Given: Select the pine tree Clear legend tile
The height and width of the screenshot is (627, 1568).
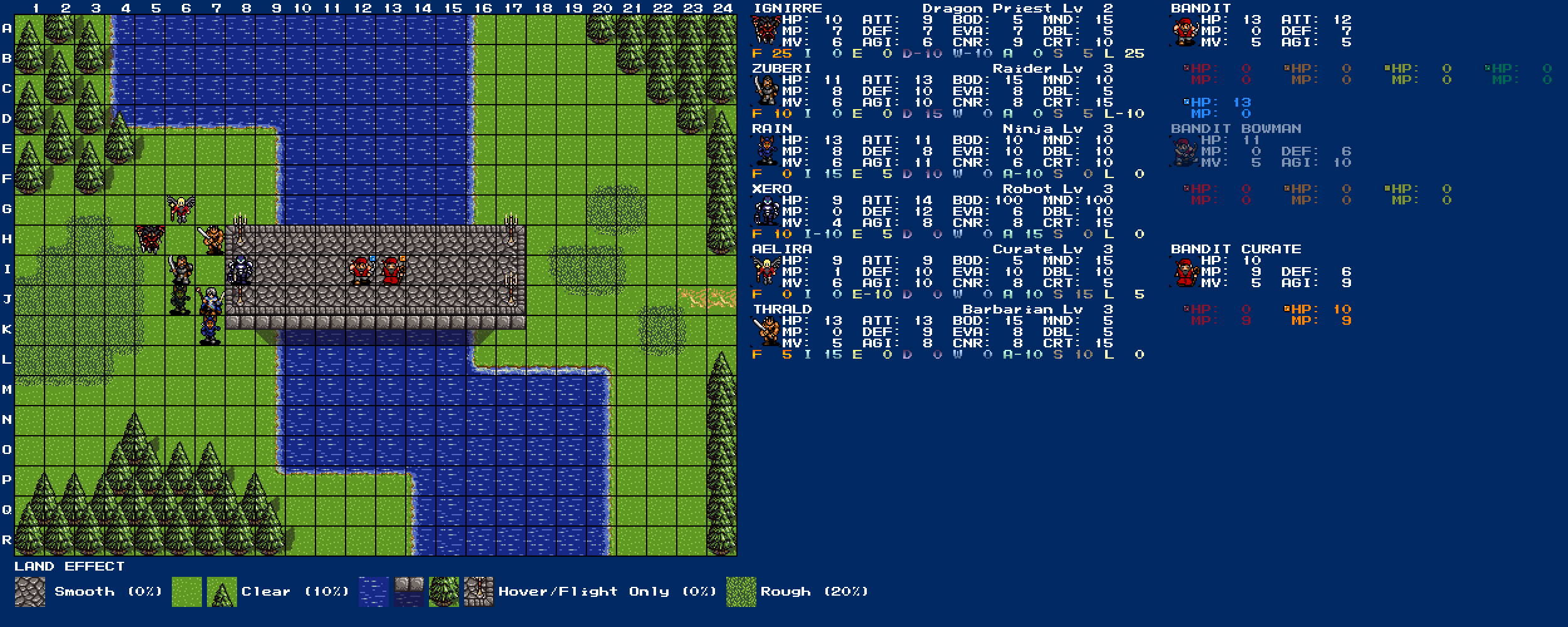Looking at the screenshot, I should pos(222,592).
